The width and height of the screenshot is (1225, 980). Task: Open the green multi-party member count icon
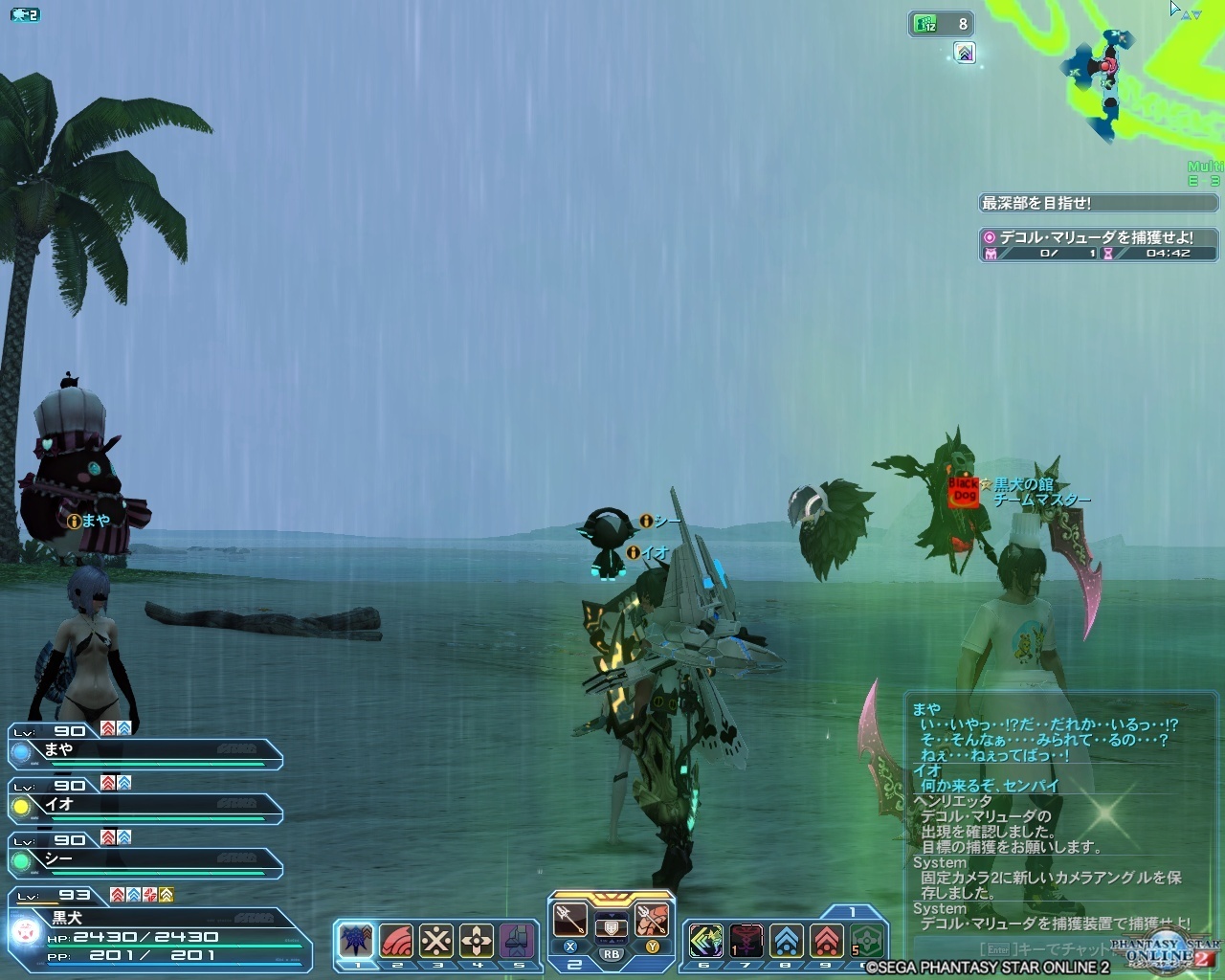click(926, 24)
